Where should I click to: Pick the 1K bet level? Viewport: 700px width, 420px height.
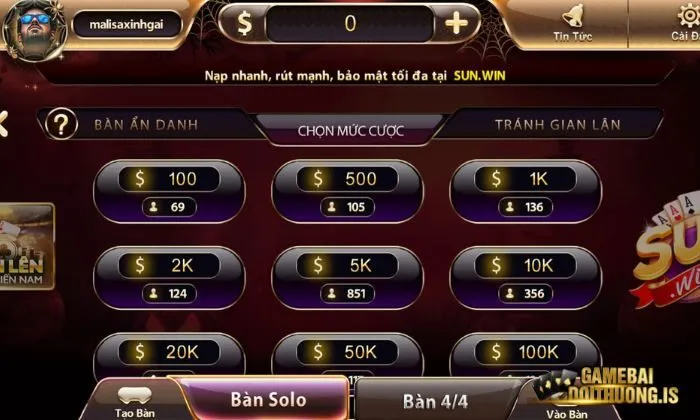526,192
